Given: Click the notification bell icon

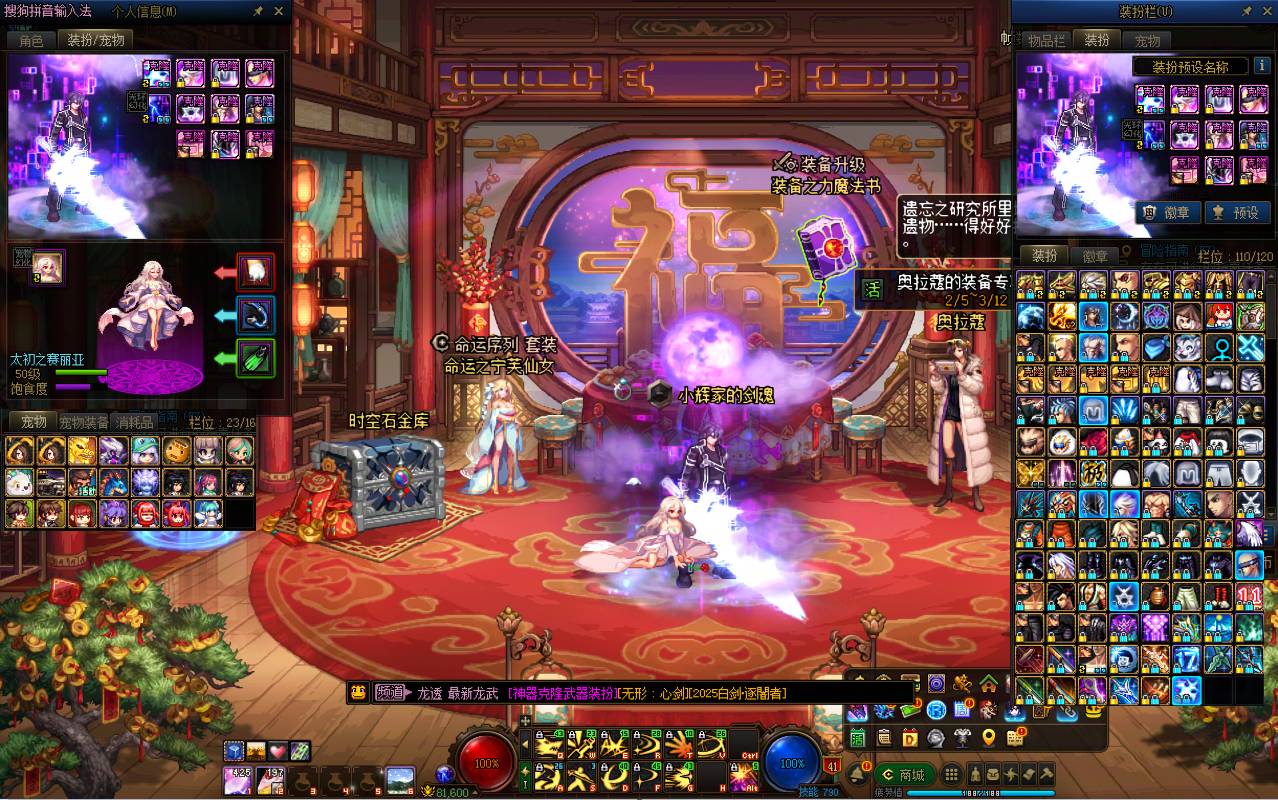Looking at the screenshot, I should [857, 774].
